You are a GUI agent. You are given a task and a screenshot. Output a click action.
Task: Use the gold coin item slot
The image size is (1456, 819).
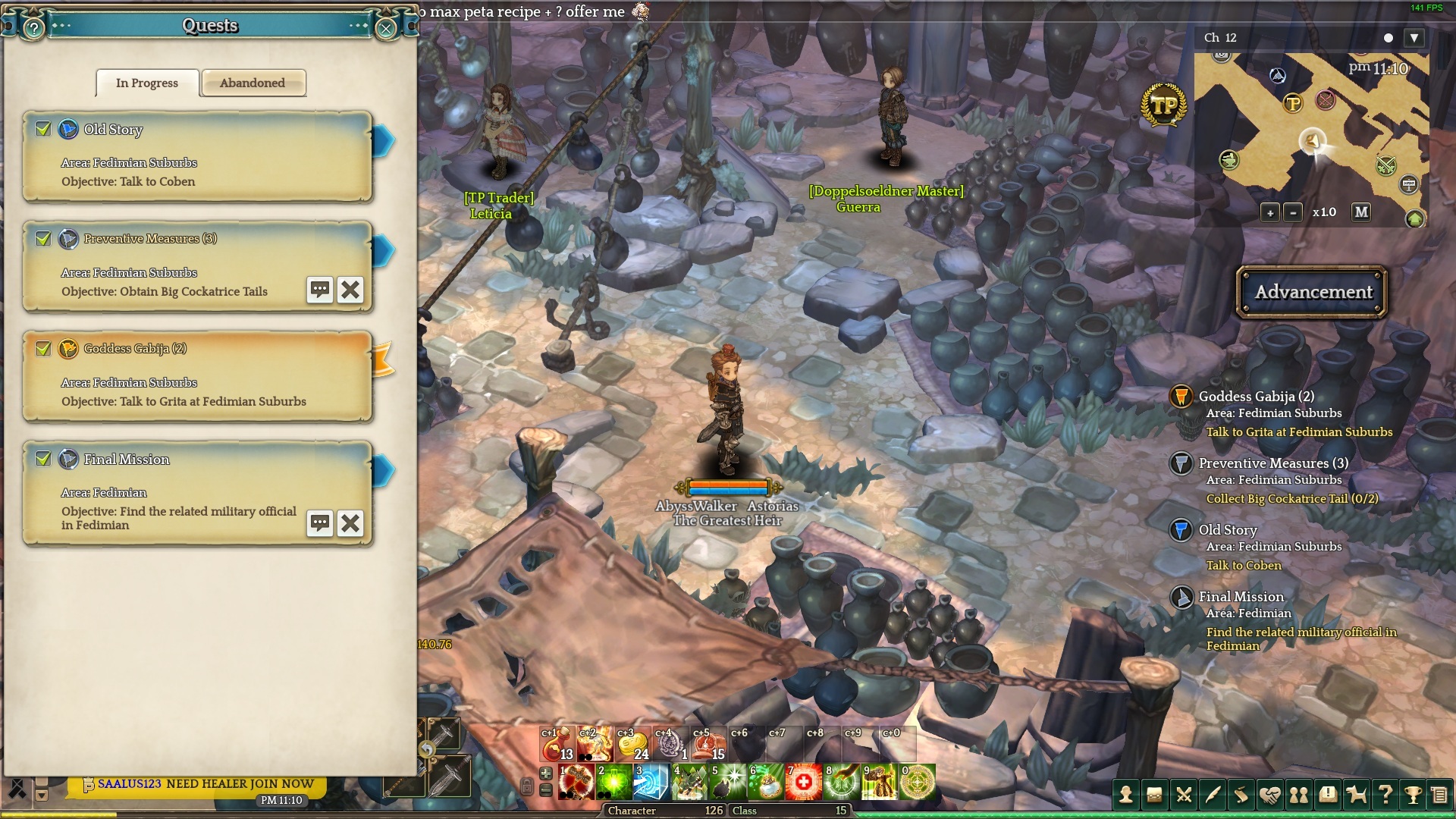[x=632, y=745]
